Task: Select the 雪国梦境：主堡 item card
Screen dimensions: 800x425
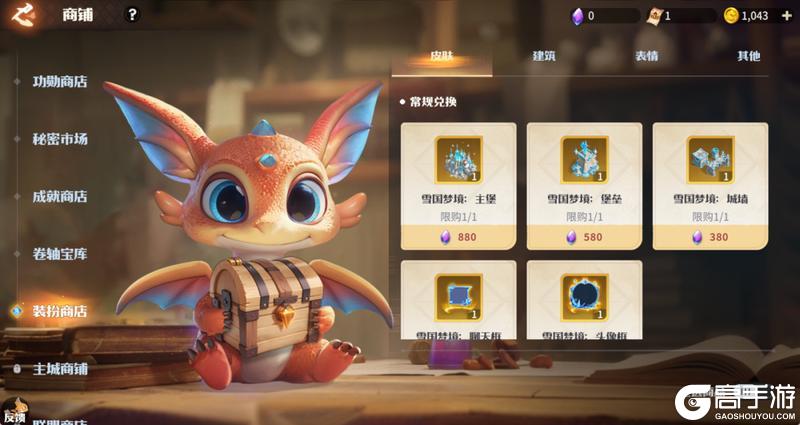Action: pos(458,175)
